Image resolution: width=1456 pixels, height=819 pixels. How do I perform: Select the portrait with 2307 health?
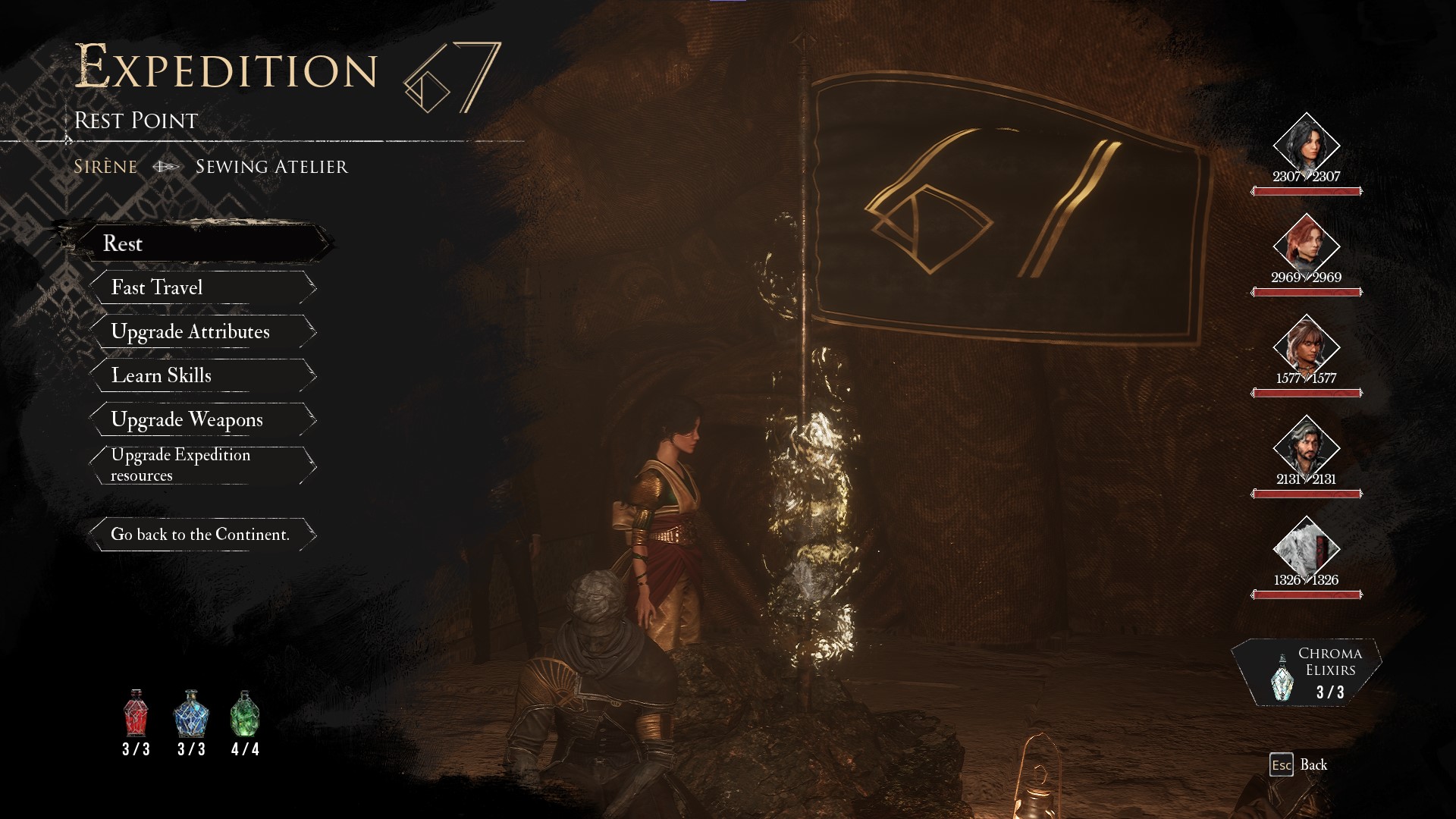click(x=1306, y=145)
